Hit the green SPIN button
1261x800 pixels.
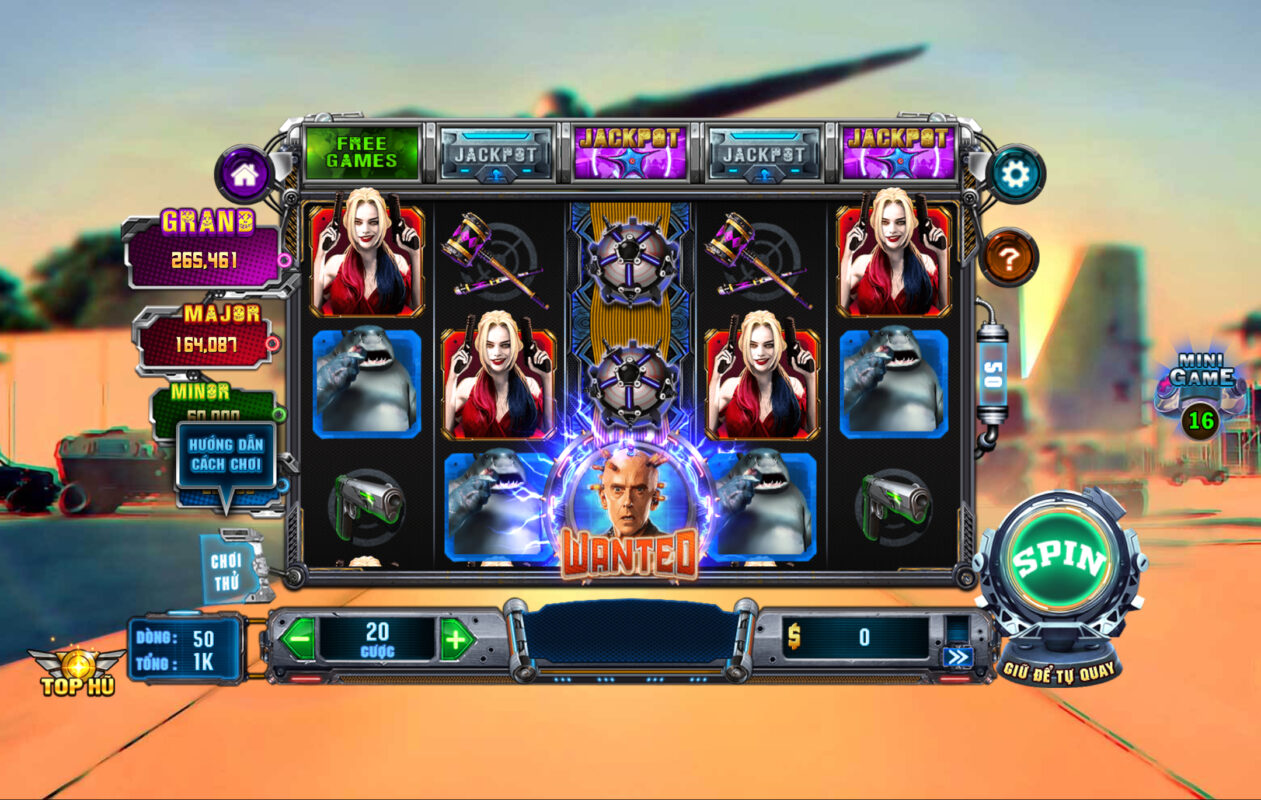click(x=1058, y=562)
